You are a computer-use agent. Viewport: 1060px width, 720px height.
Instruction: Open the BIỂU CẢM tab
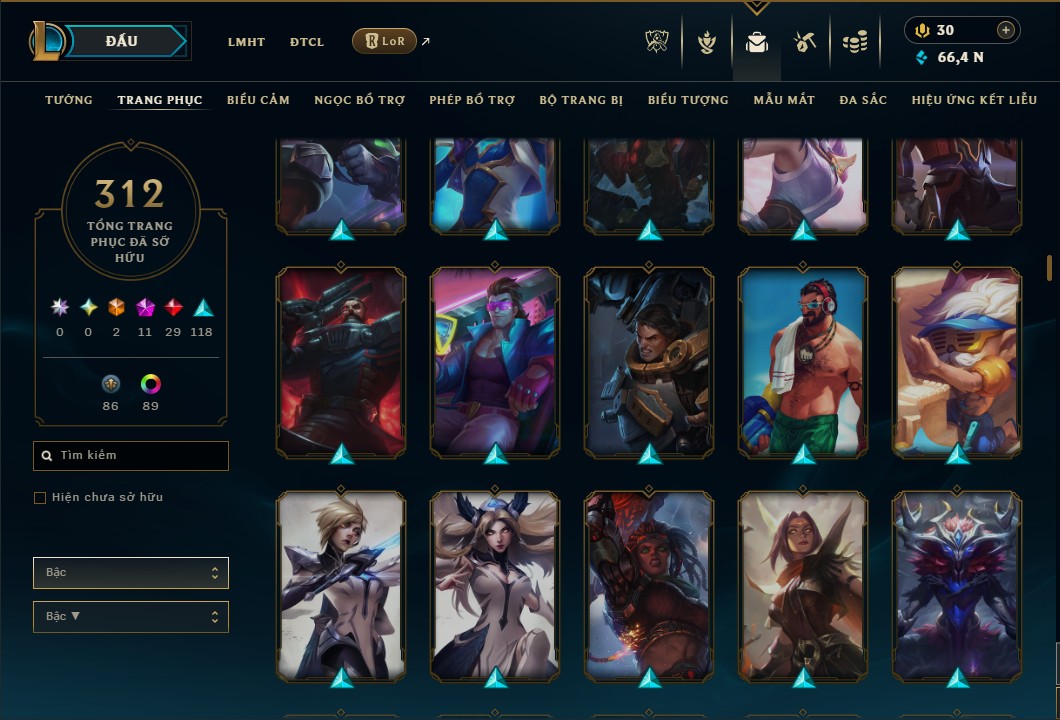click(x=258, y=100)
